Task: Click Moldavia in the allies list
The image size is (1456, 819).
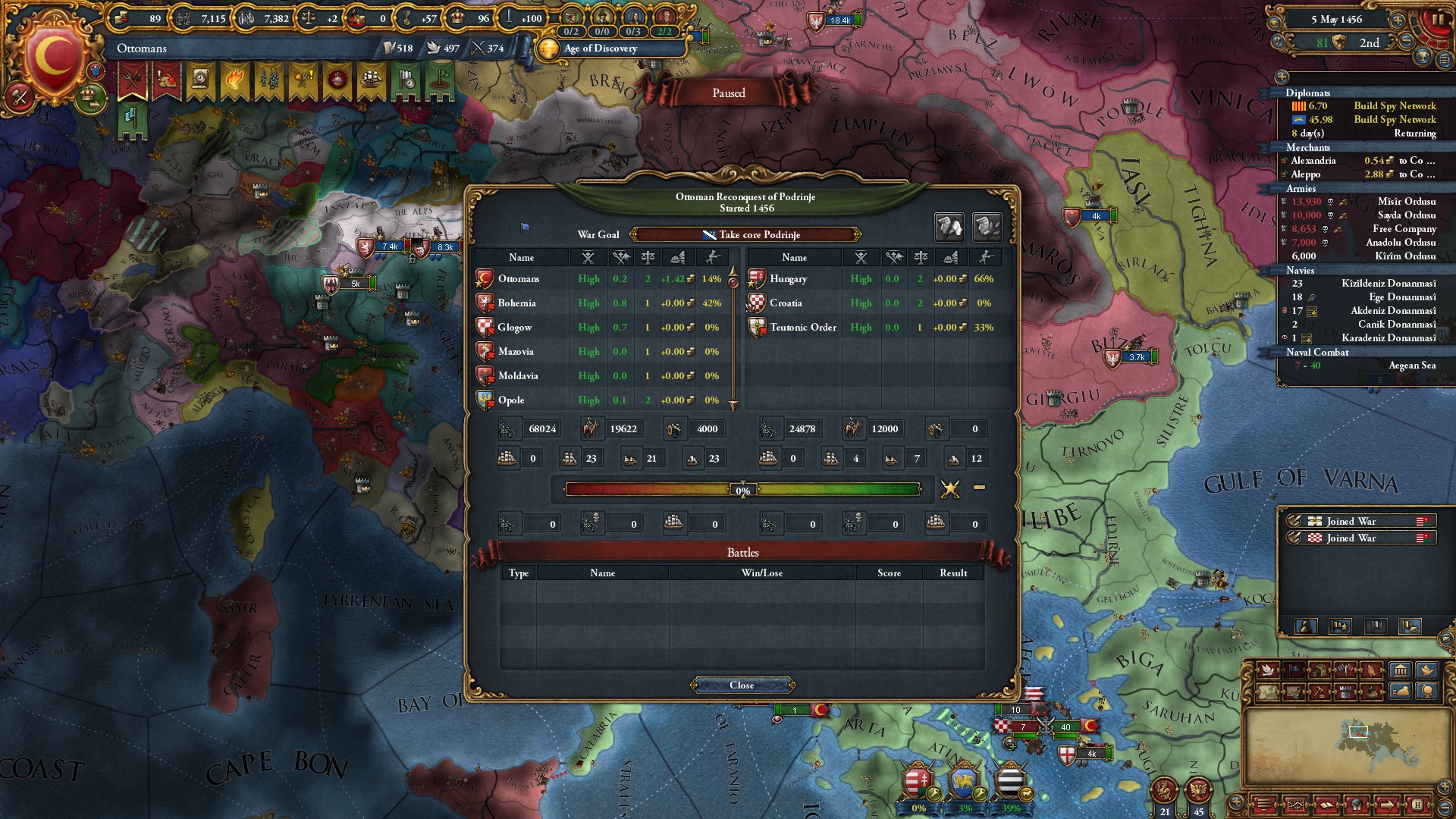Action: pyautogui.click(x=518, y=376)
